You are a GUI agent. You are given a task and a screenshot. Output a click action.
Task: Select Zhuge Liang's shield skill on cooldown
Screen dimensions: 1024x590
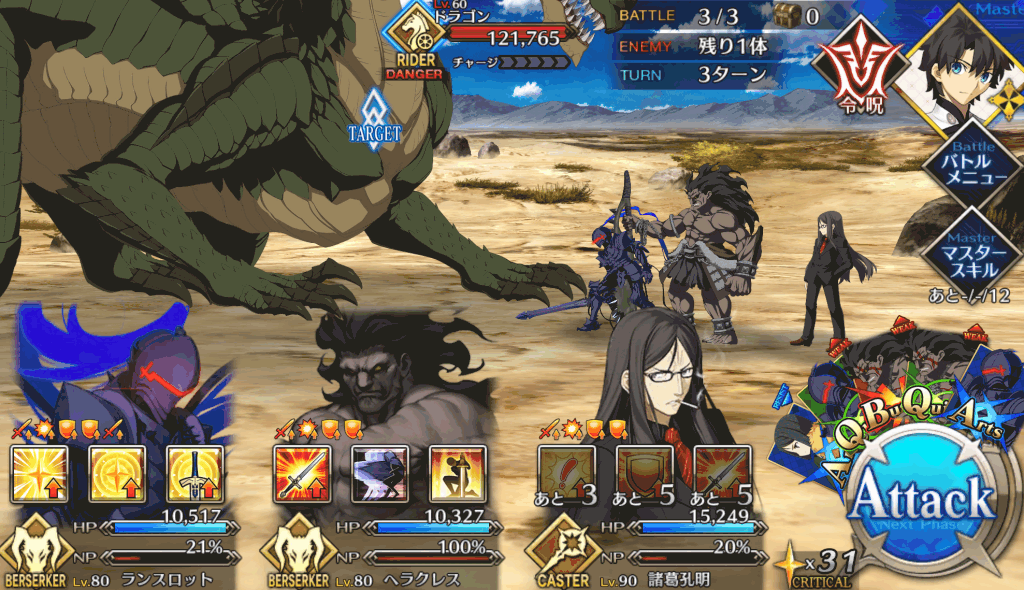644,474
